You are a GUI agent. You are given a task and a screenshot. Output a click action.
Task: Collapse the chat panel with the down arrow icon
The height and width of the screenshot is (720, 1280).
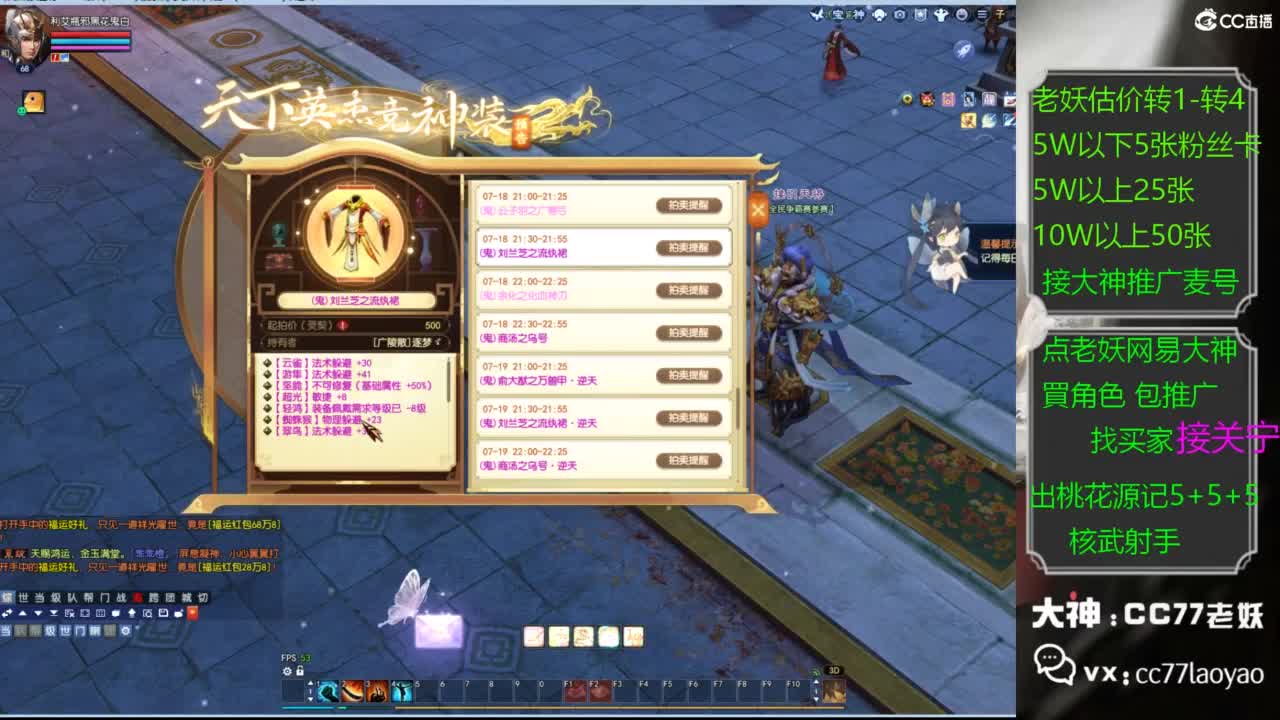coord(37,613)
